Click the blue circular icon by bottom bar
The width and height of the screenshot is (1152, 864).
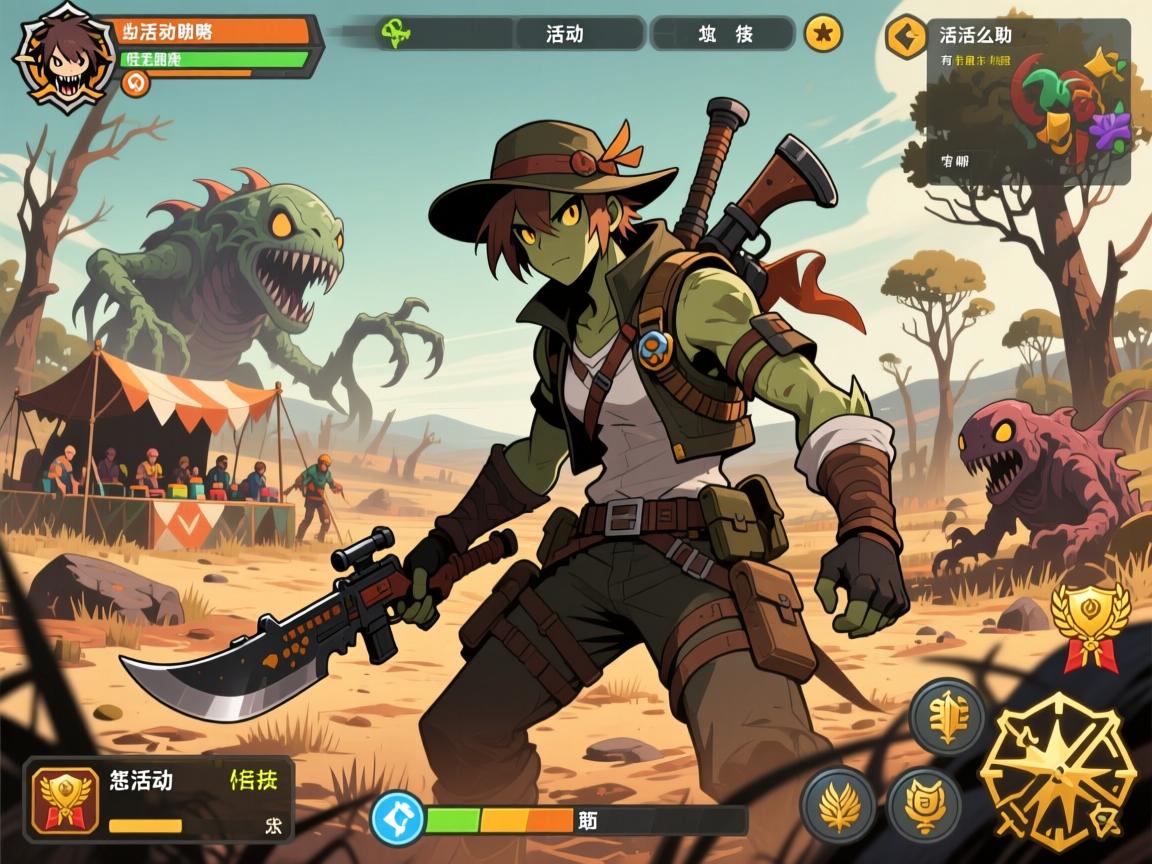coord(398,819)
